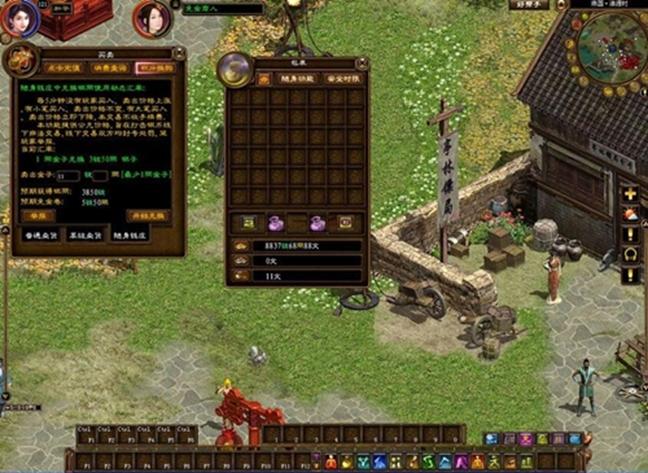Click the player's portrait in the top-left corner
The height and width of the screenshot is (473, 648).
(x=20, y=17)
